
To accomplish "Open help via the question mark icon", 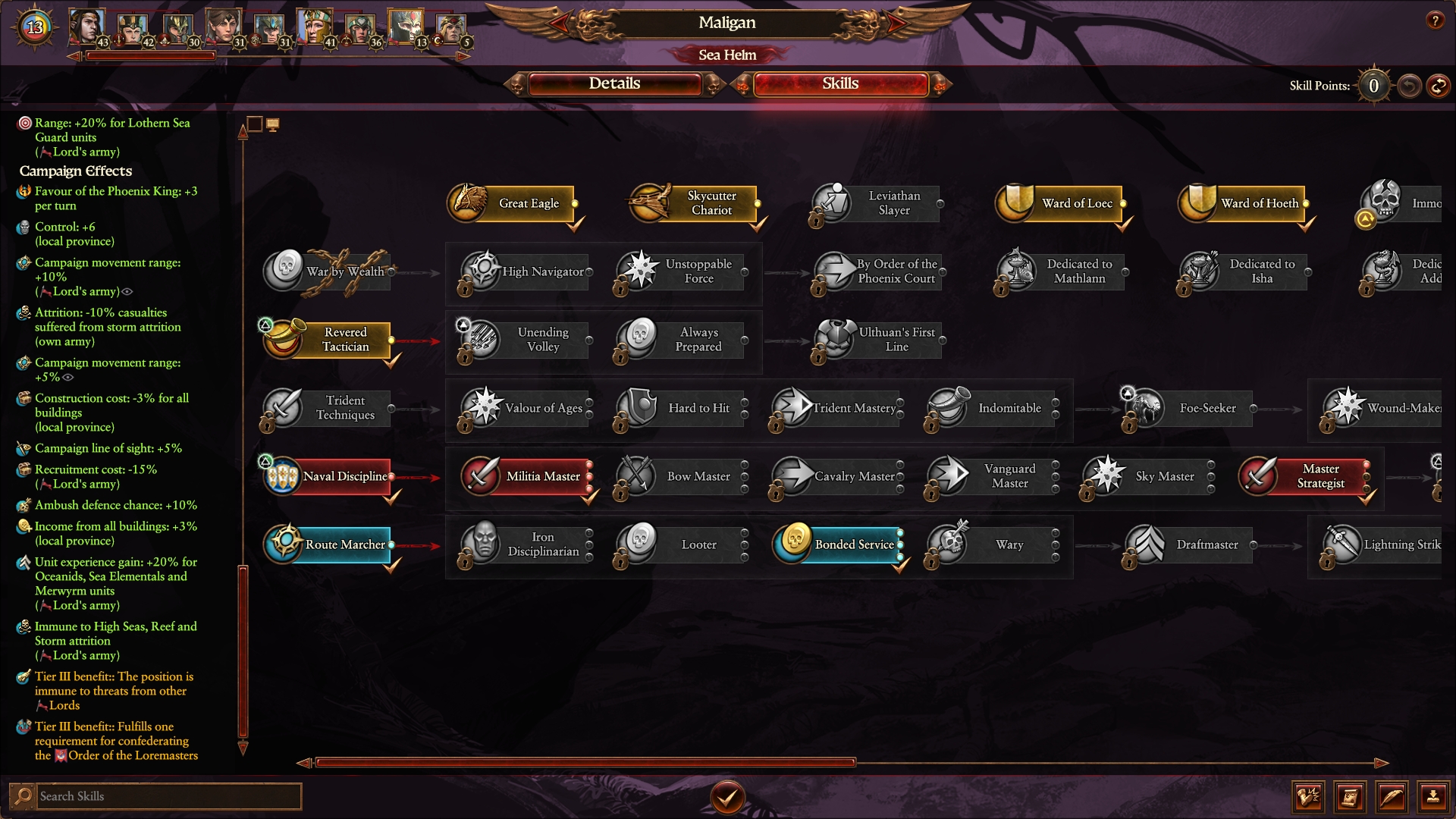I will click(x=1435, y=21).
